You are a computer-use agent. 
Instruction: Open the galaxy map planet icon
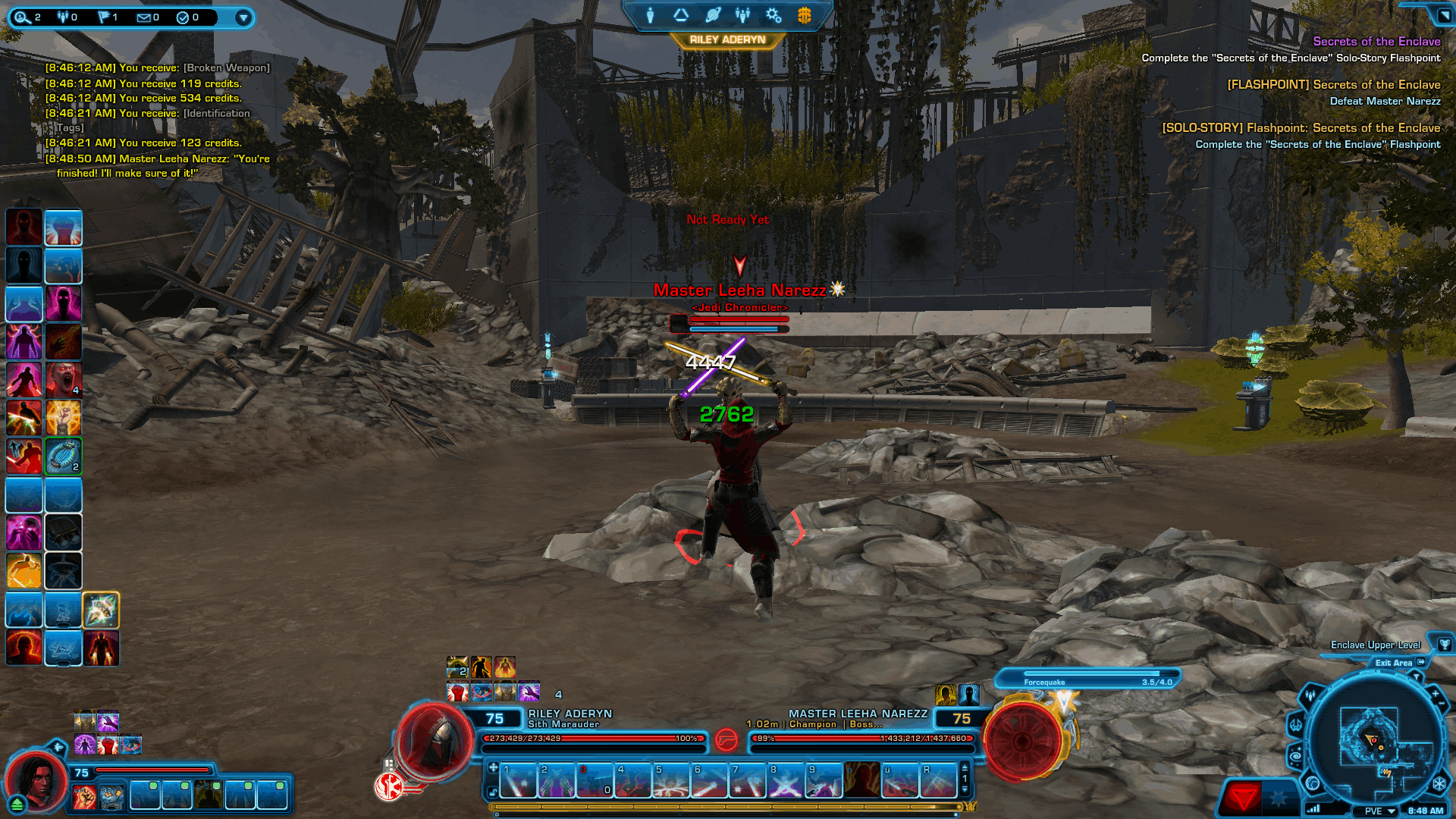pyautogui.click(x=711, y=15)
